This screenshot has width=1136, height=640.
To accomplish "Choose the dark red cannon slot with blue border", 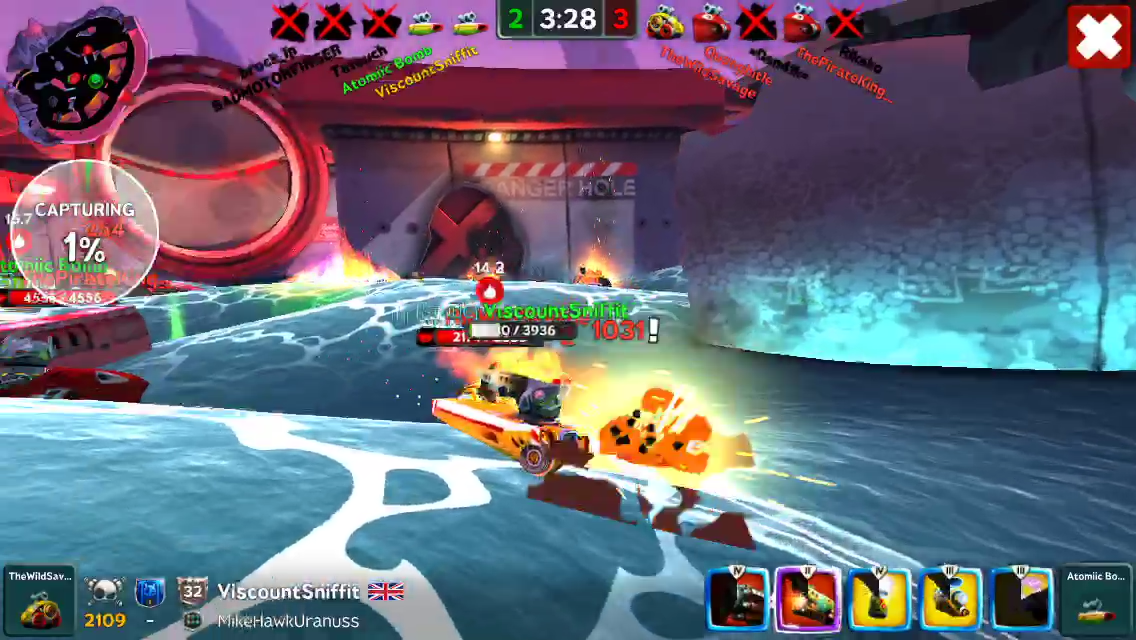I will (x=737, y=599).
